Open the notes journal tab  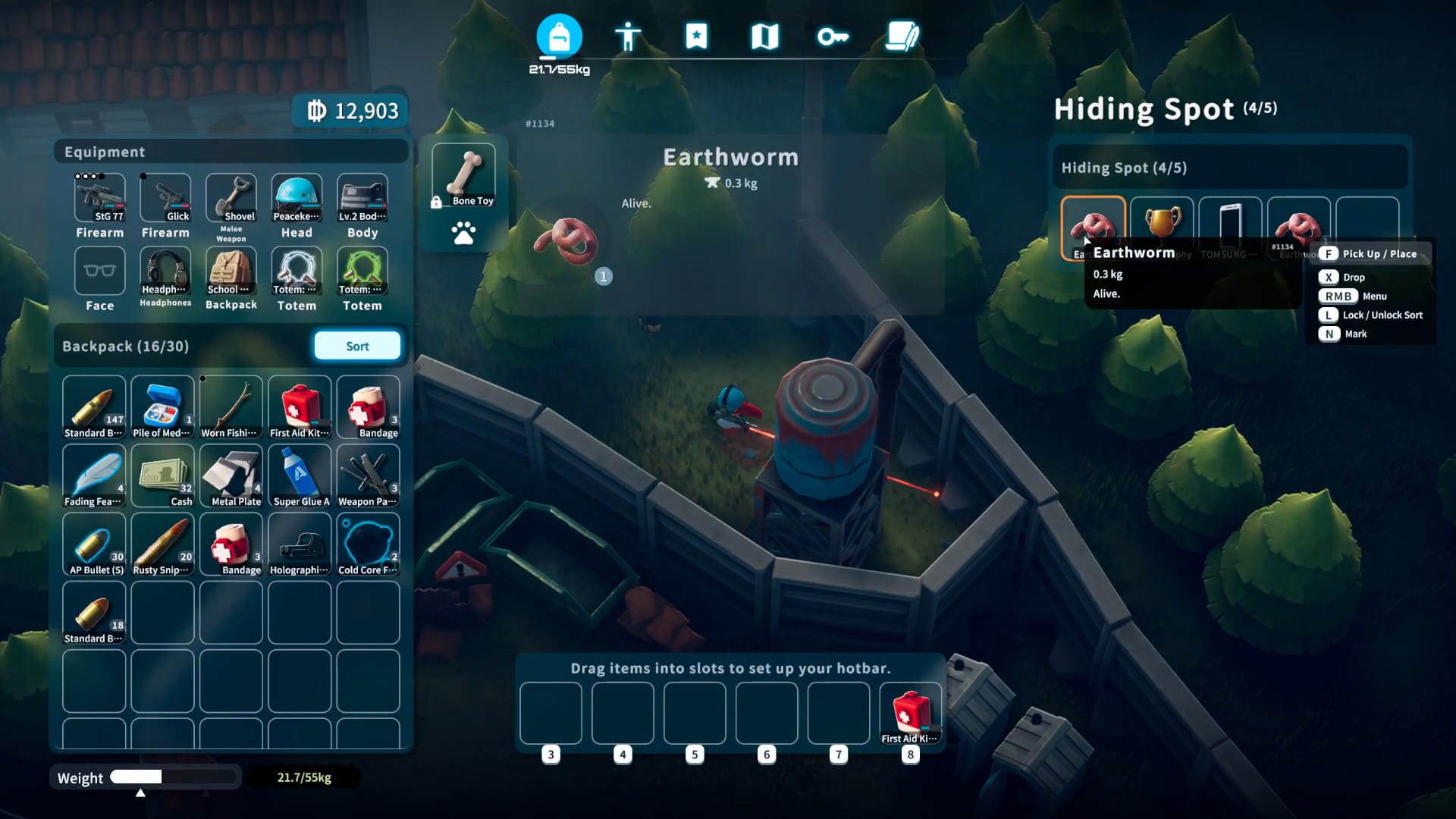pyautogui.click(x=902, y=36)
